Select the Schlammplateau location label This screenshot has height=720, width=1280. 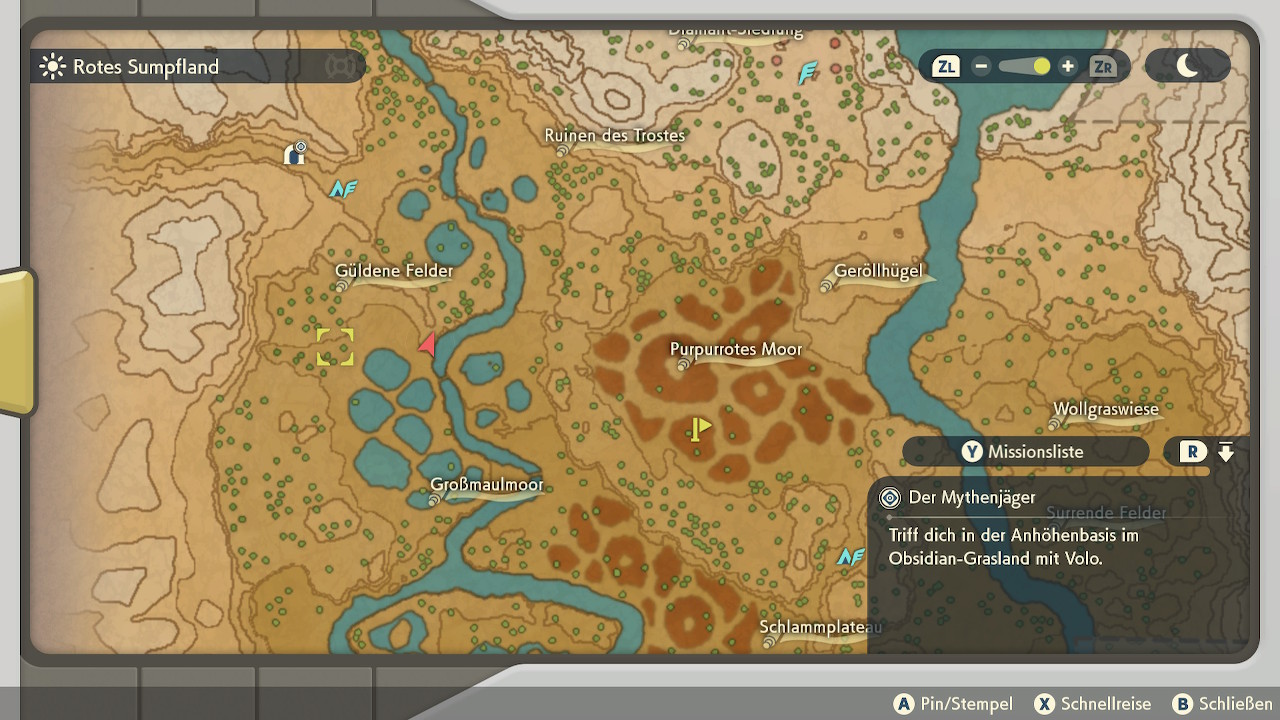(820, 628)
